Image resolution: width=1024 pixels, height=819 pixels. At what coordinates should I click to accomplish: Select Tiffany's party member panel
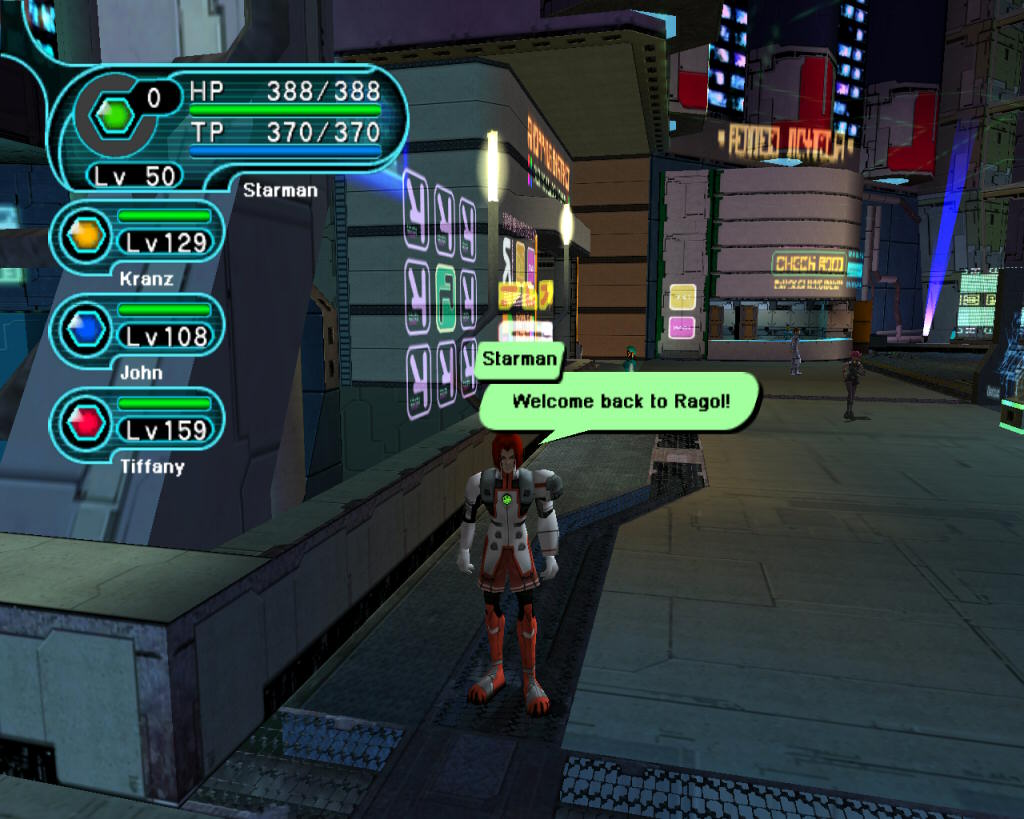(137, 420)
